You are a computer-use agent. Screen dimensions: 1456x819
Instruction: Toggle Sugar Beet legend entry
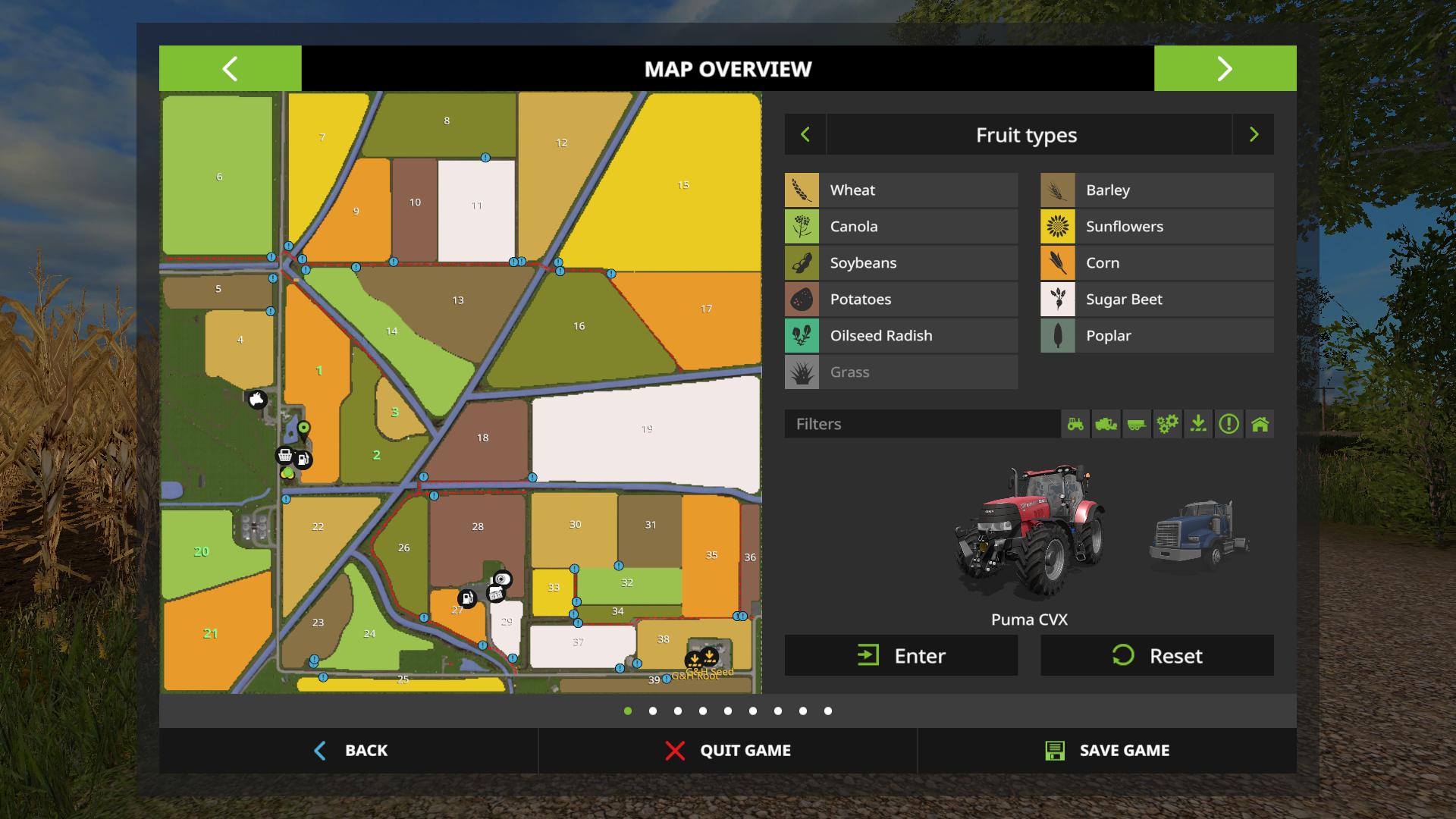pos(1156,300)
